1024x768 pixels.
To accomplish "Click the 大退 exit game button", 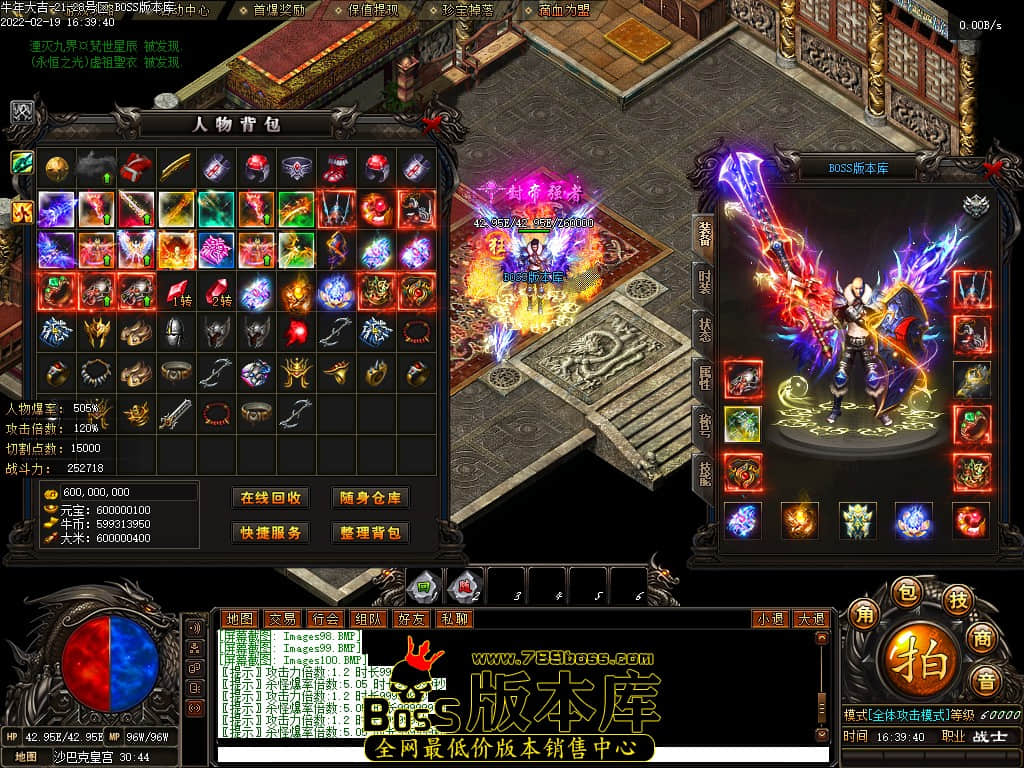I will tap(810, 619).
